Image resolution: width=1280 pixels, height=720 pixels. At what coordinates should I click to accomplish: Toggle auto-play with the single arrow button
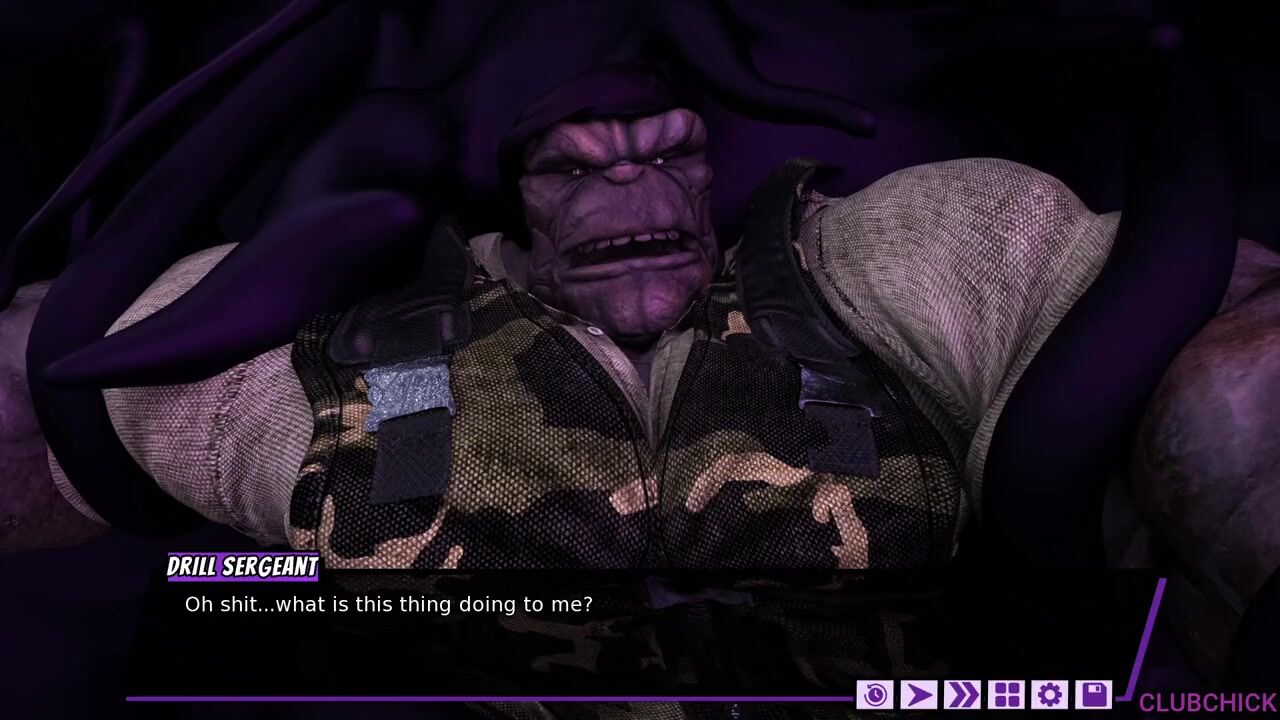tap(918, 694)
